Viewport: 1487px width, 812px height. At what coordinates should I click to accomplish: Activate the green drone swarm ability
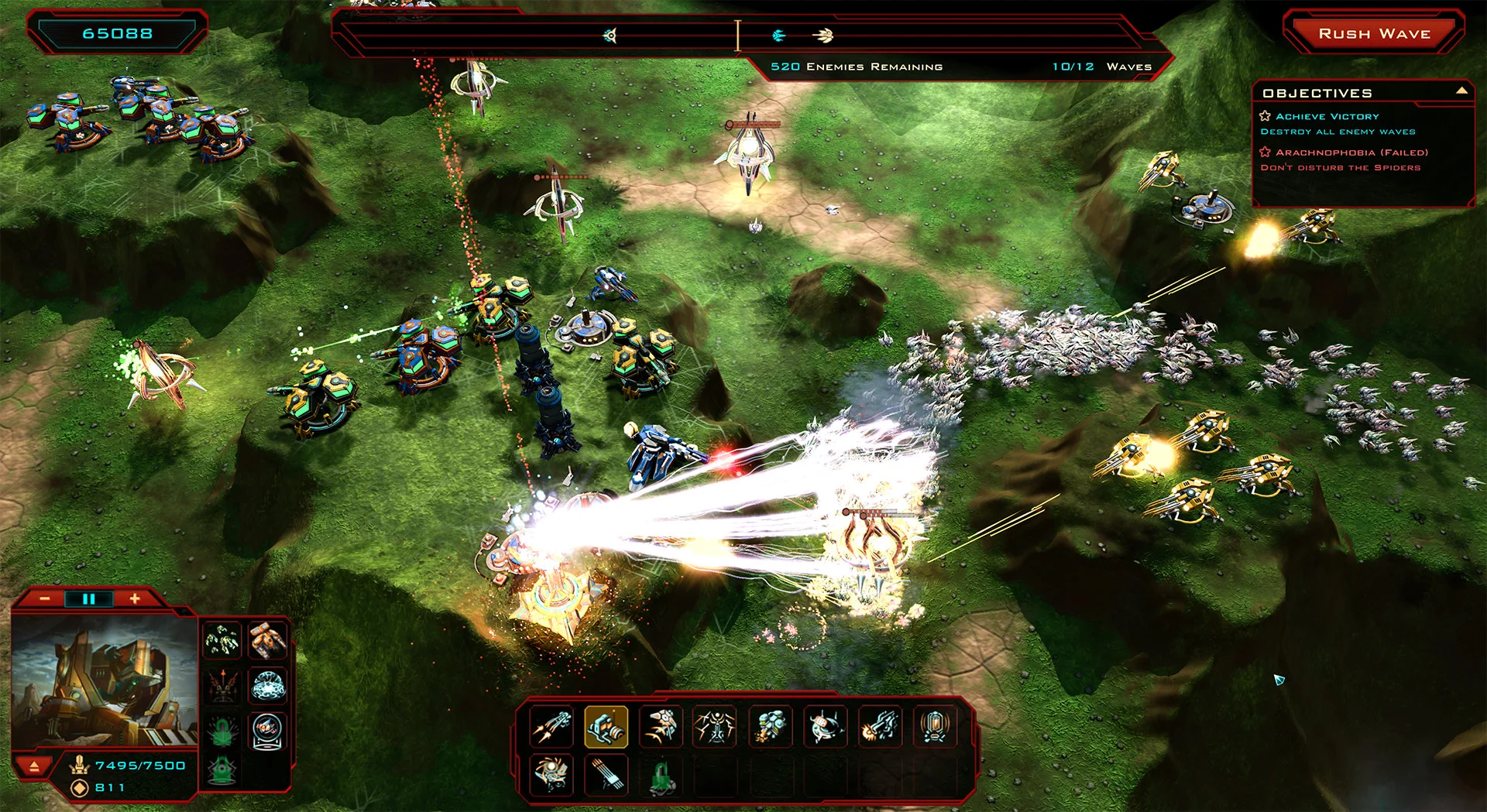click(x=222, y=640)
